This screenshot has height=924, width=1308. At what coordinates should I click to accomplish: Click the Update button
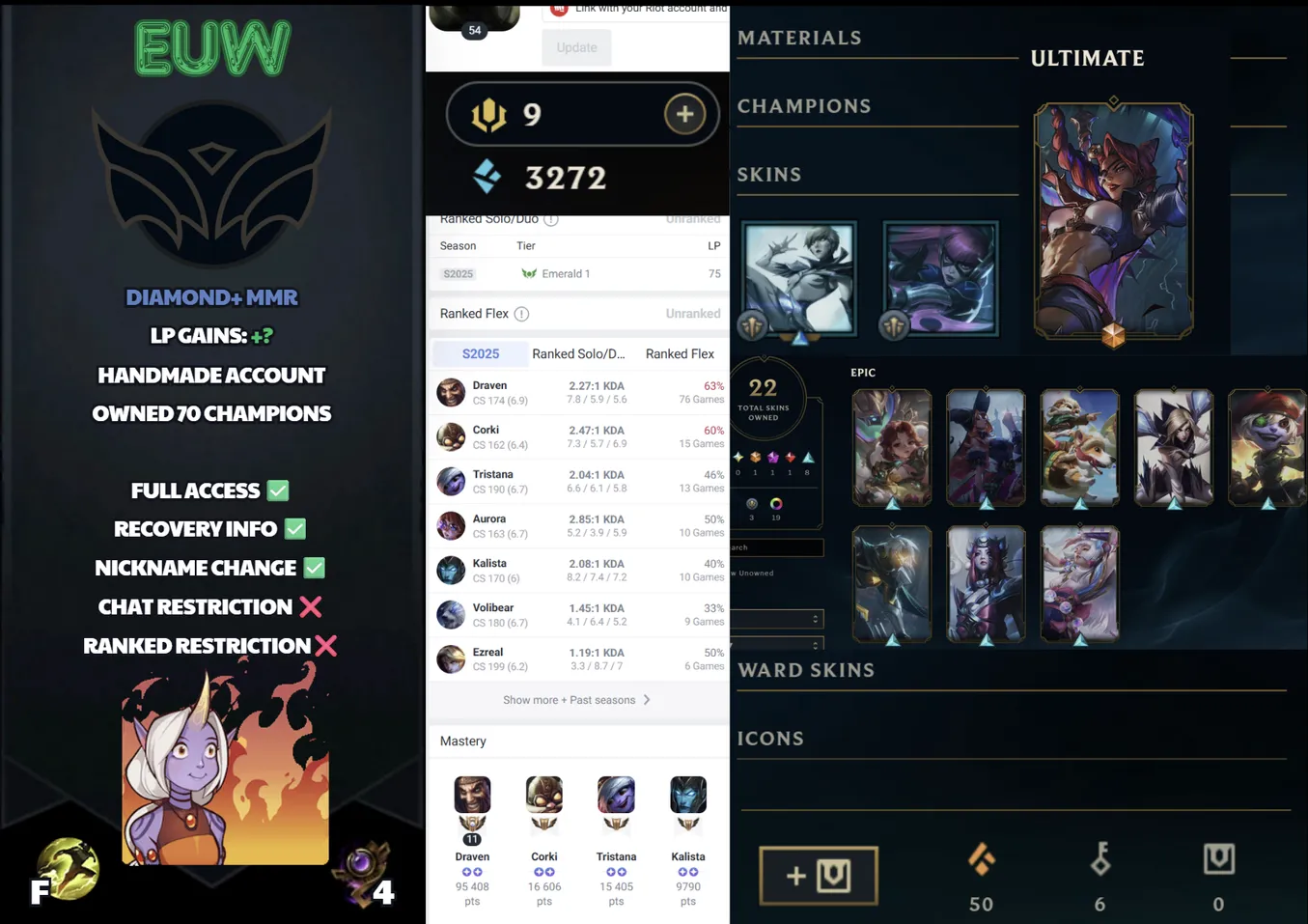coord(576,46)
